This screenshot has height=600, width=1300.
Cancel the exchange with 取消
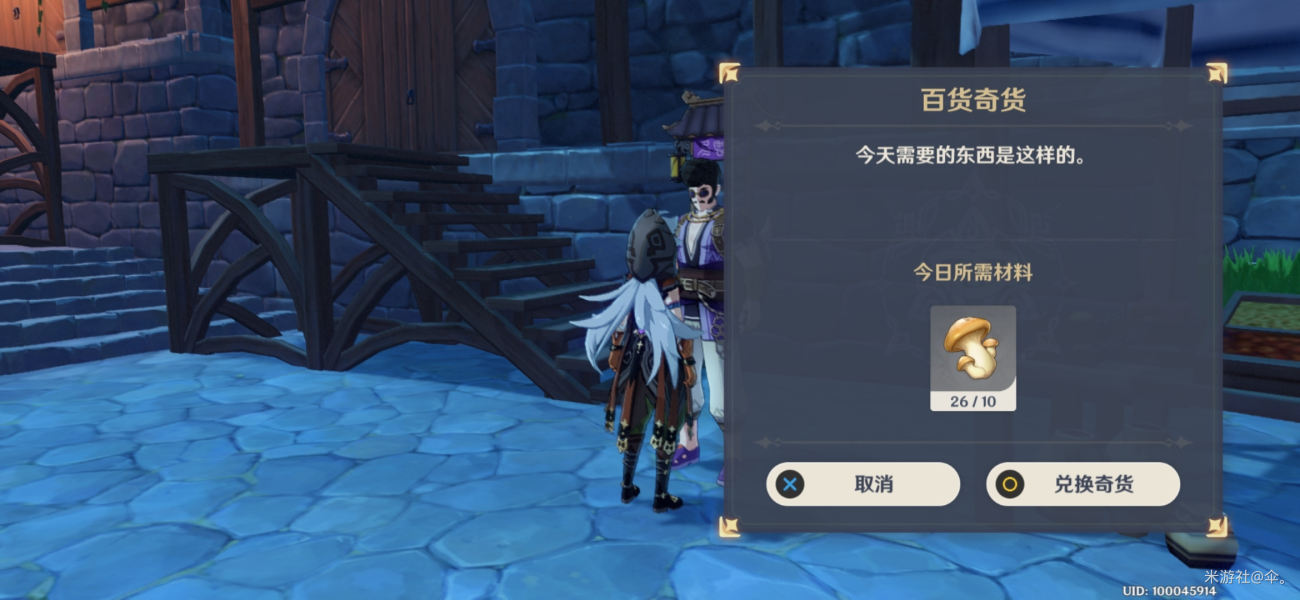tap(863, 484)
